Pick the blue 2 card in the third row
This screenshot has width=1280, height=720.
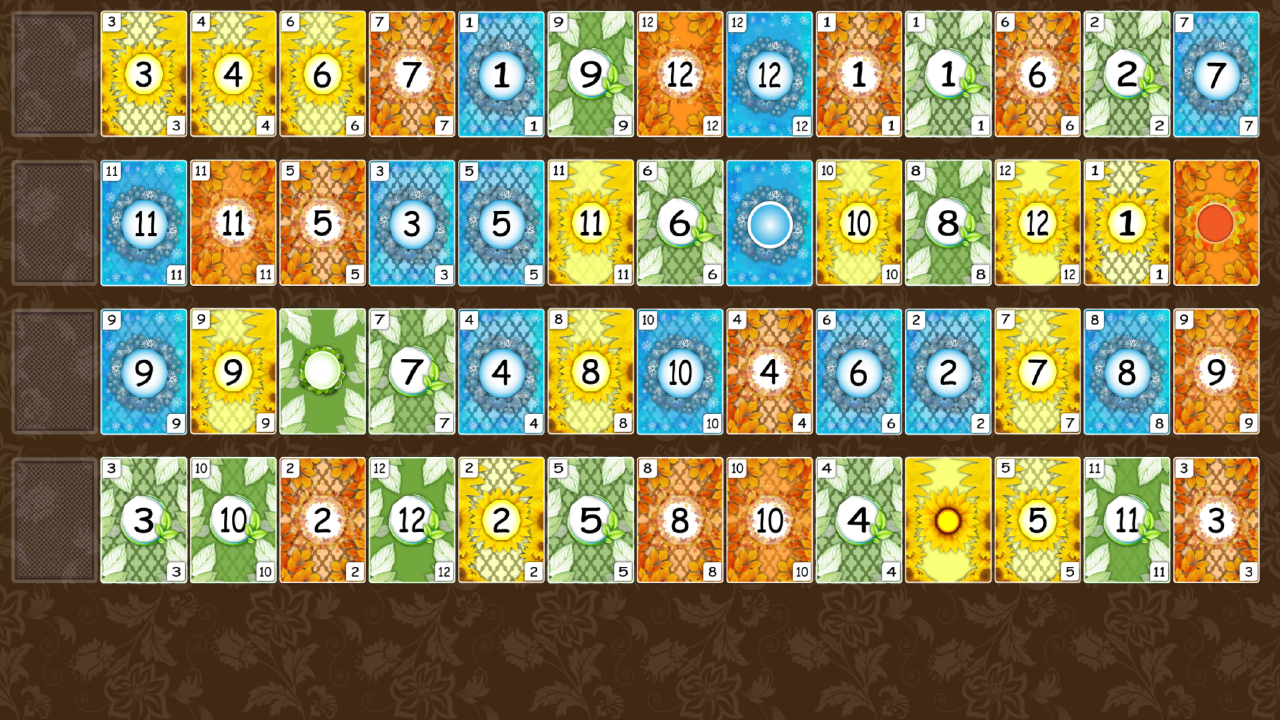tap(948, 371)
